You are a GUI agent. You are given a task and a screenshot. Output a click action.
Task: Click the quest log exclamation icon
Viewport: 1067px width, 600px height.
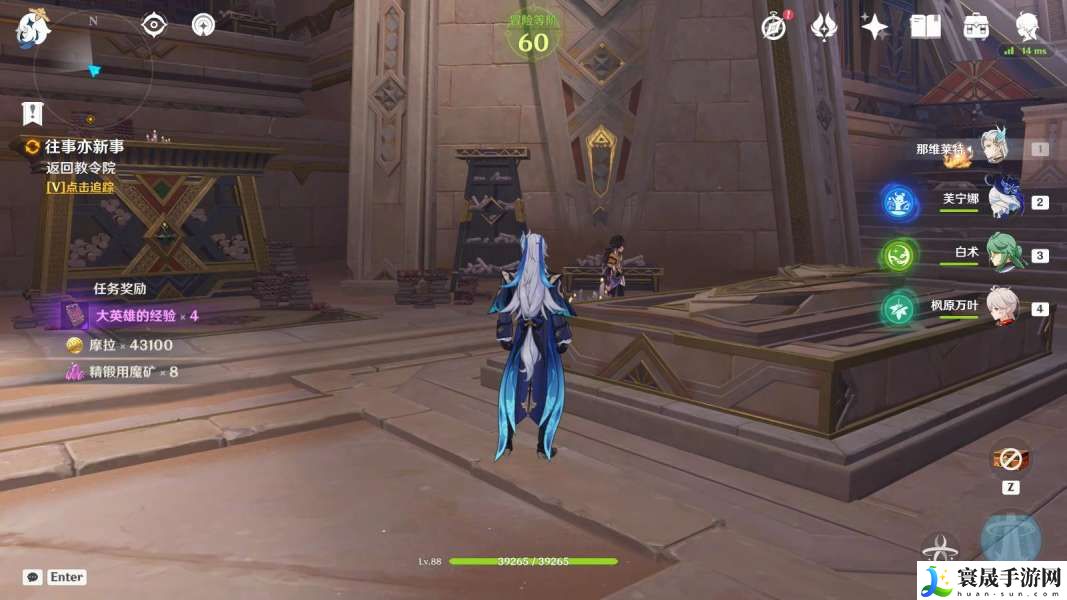click(x=33, y=113)
